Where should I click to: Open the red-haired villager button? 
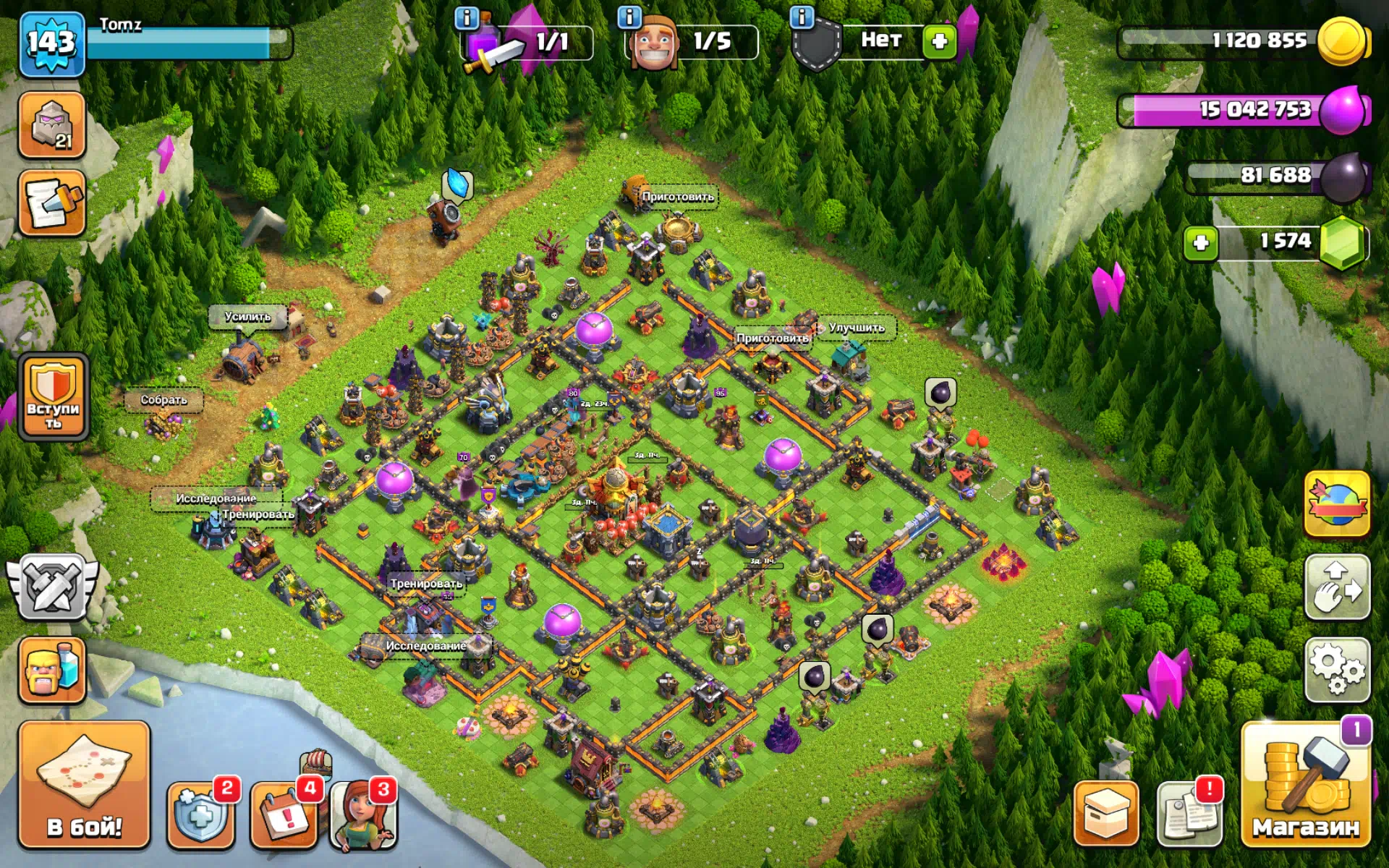(x=364, y=815)
